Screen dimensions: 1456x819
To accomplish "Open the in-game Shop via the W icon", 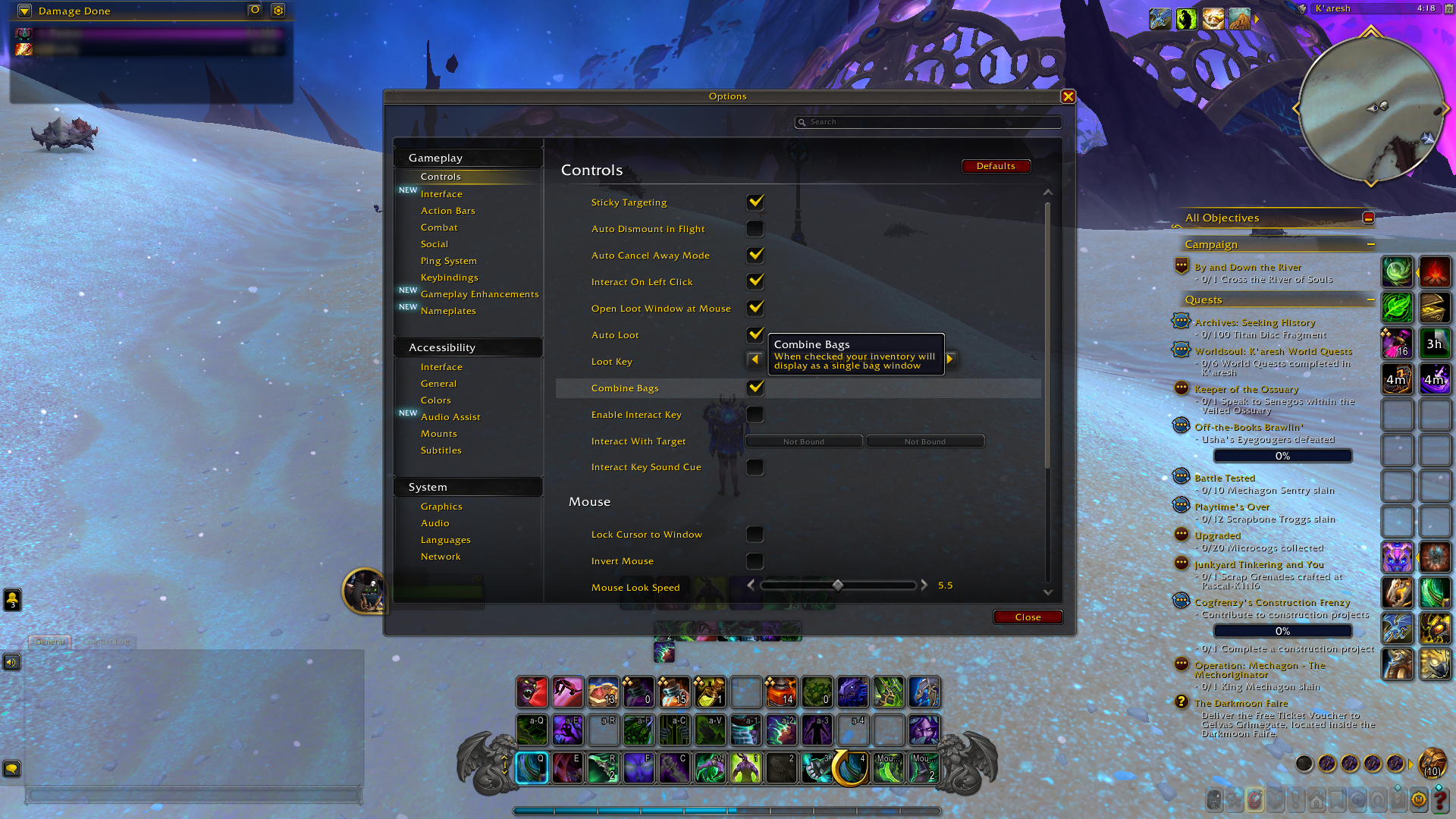I will coord(1418,798).
